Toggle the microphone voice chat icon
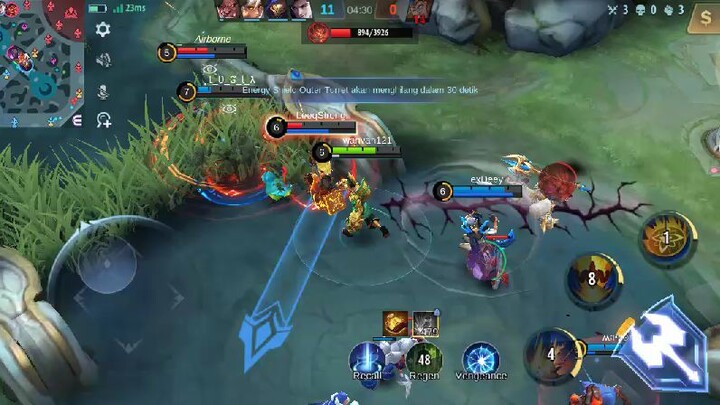The height and width of the screenshot is (405, 720). [x=103, y=90]
